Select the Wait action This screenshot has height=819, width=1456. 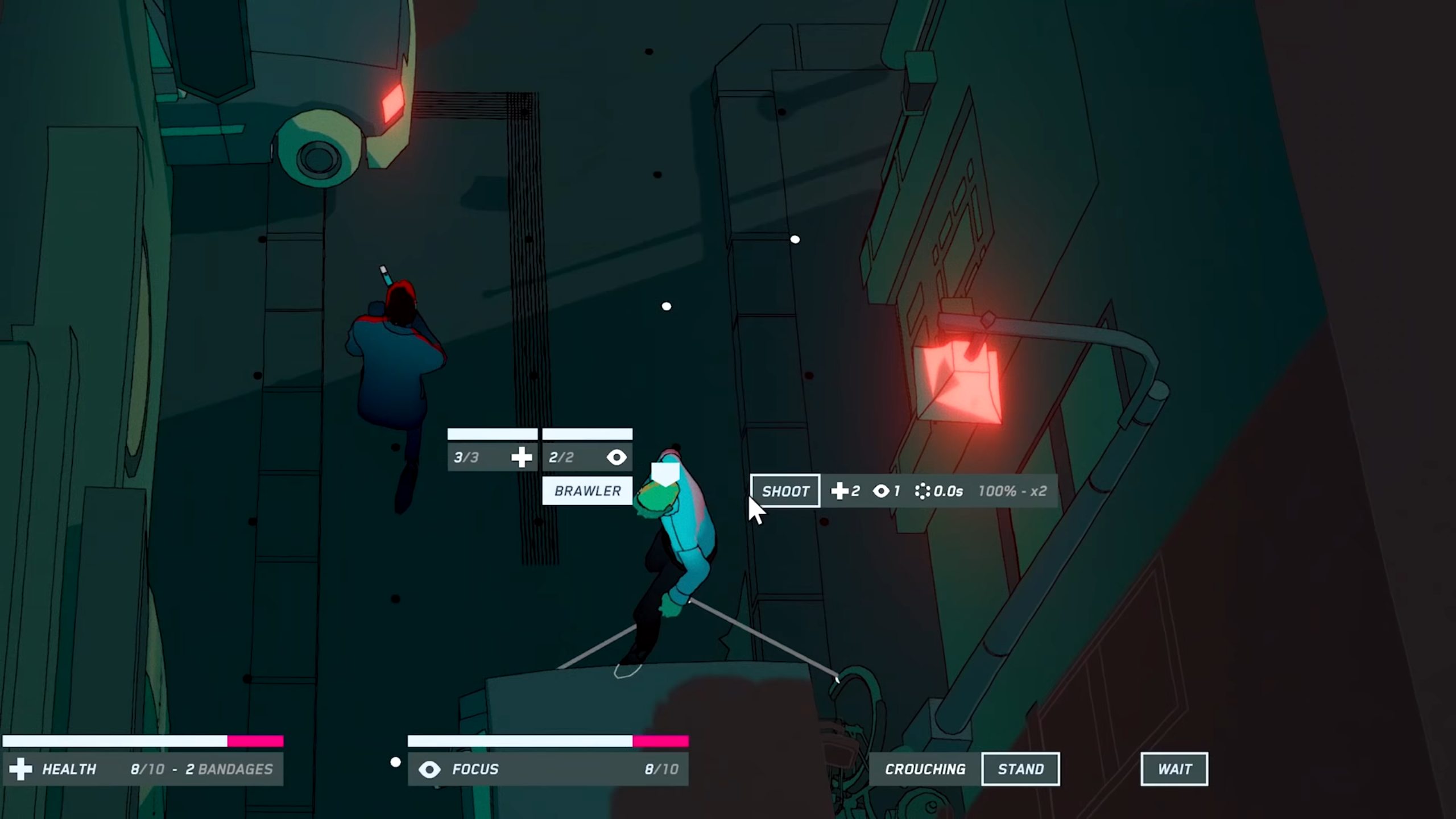pos(1174,769)
